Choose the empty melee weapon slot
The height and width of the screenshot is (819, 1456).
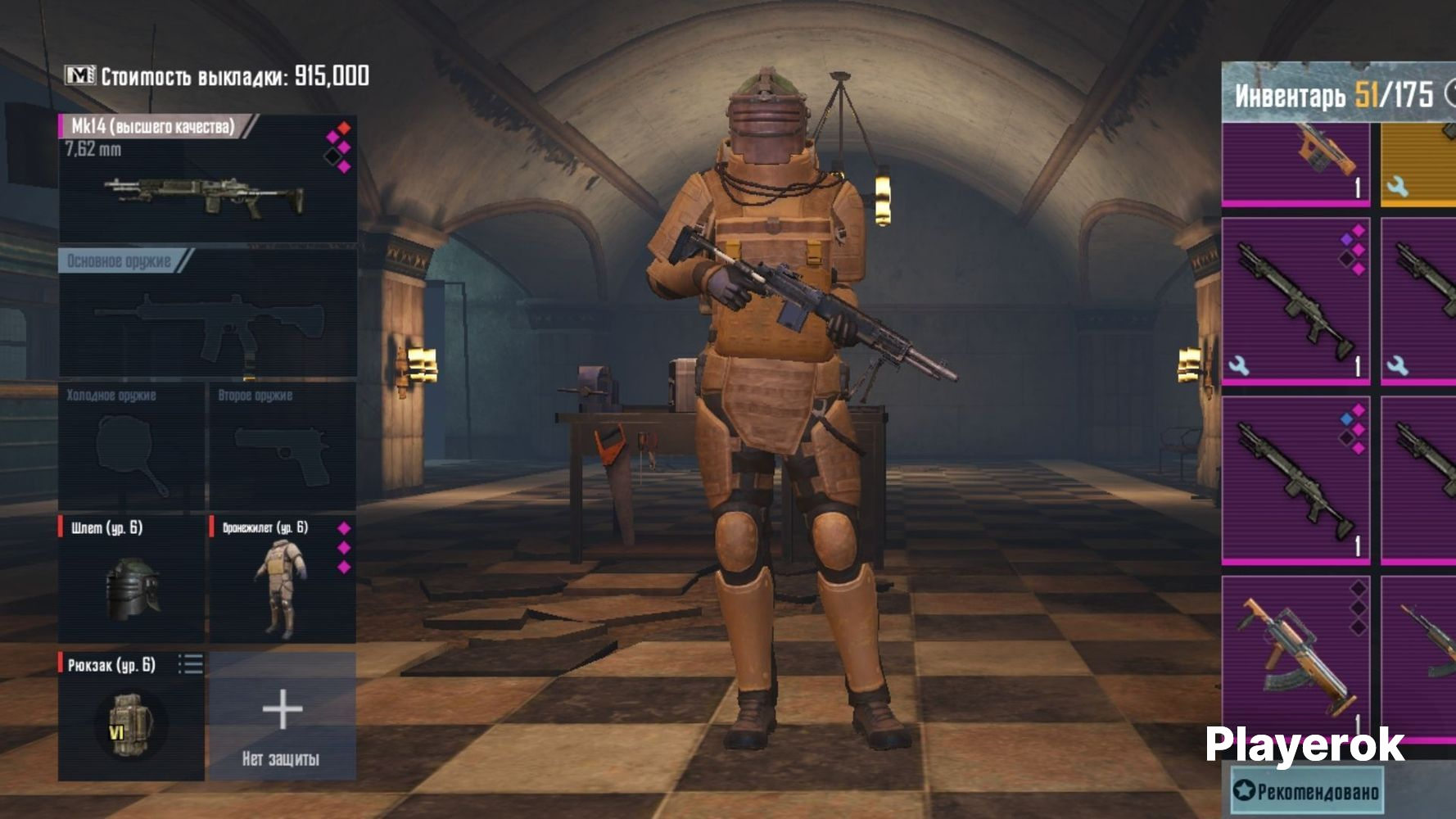click(131, 446)
